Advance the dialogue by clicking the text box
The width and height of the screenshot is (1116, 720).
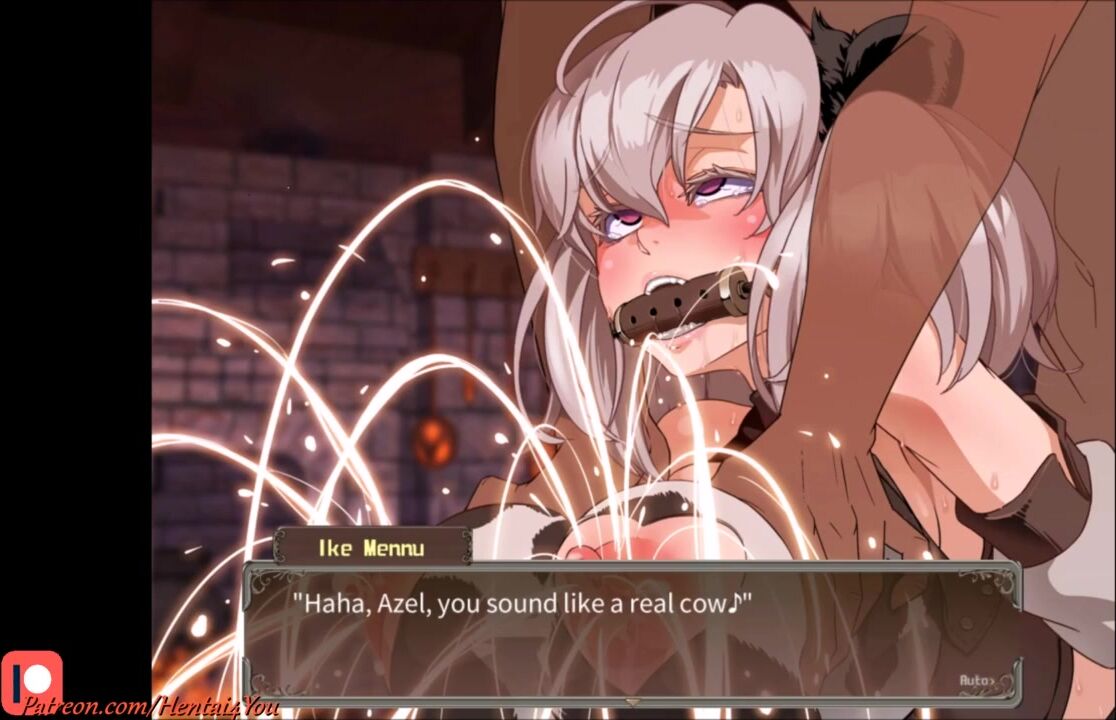[x=630, y=630]
